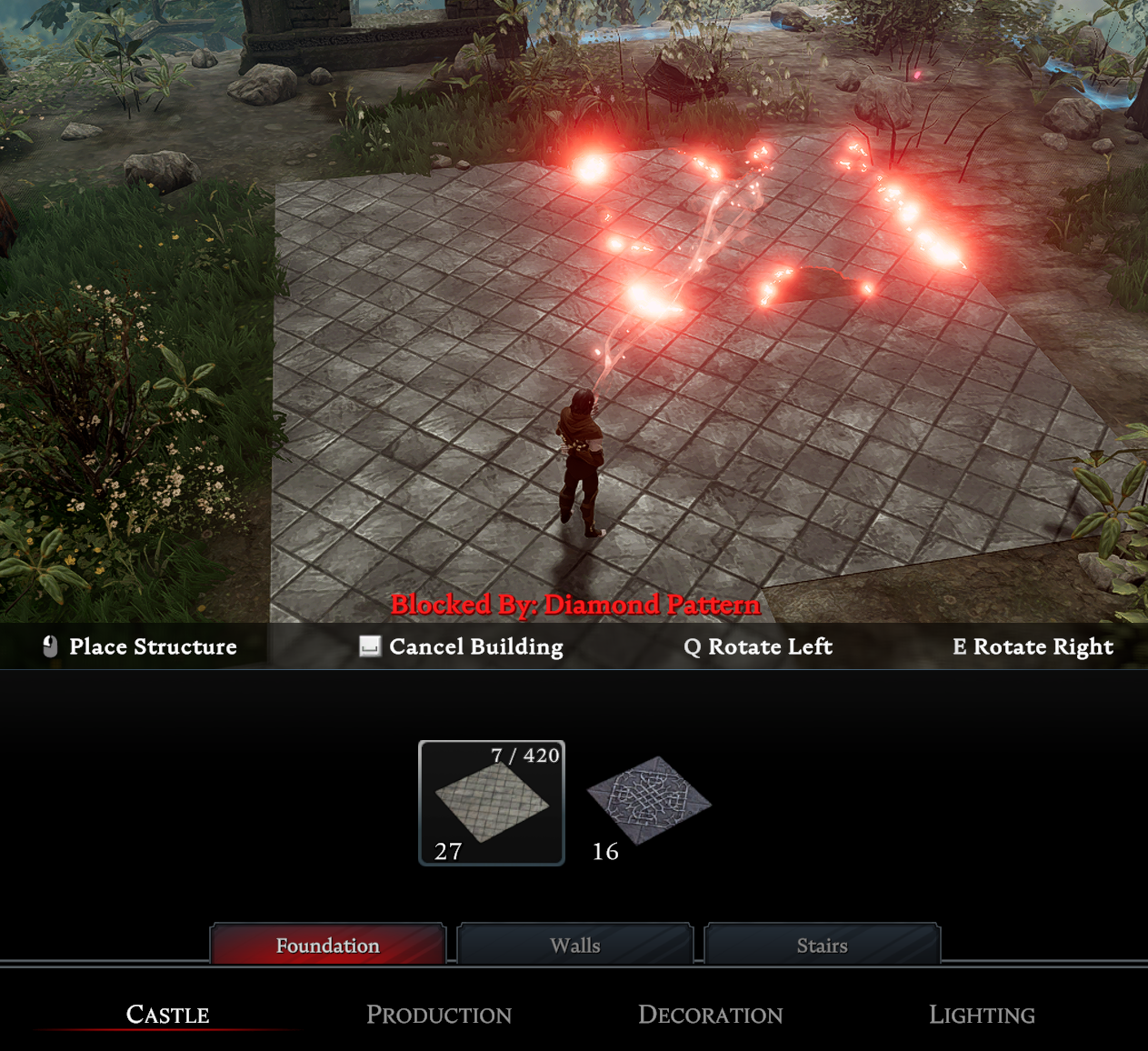Select the plain stone floor tile
The image size is (1148, 1051).
pos(492,802)
